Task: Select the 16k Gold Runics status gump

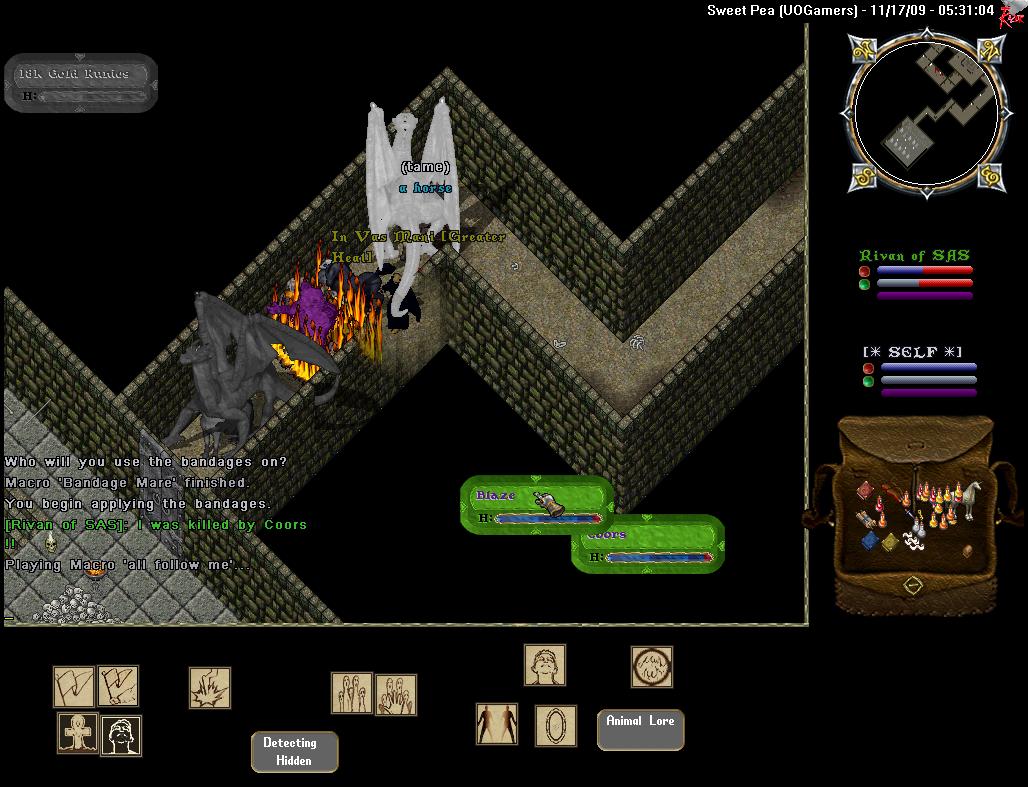Action: [x=82, y=82]
